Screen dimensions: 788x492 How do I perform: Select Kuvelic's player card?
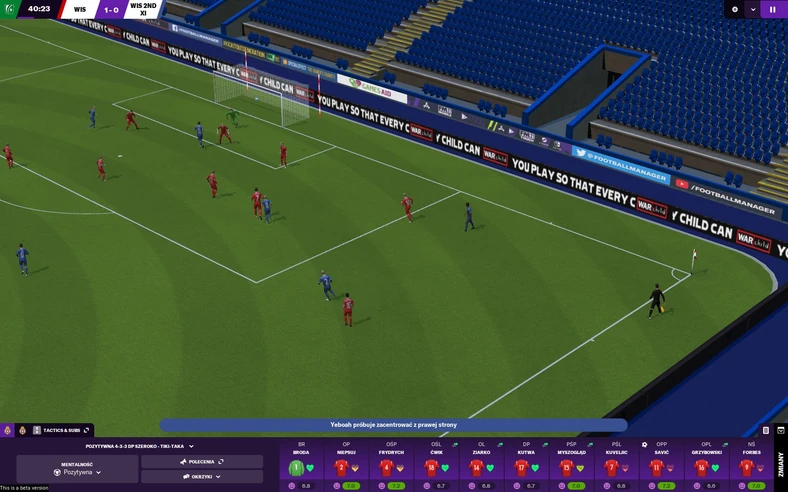tap(616, 466)
